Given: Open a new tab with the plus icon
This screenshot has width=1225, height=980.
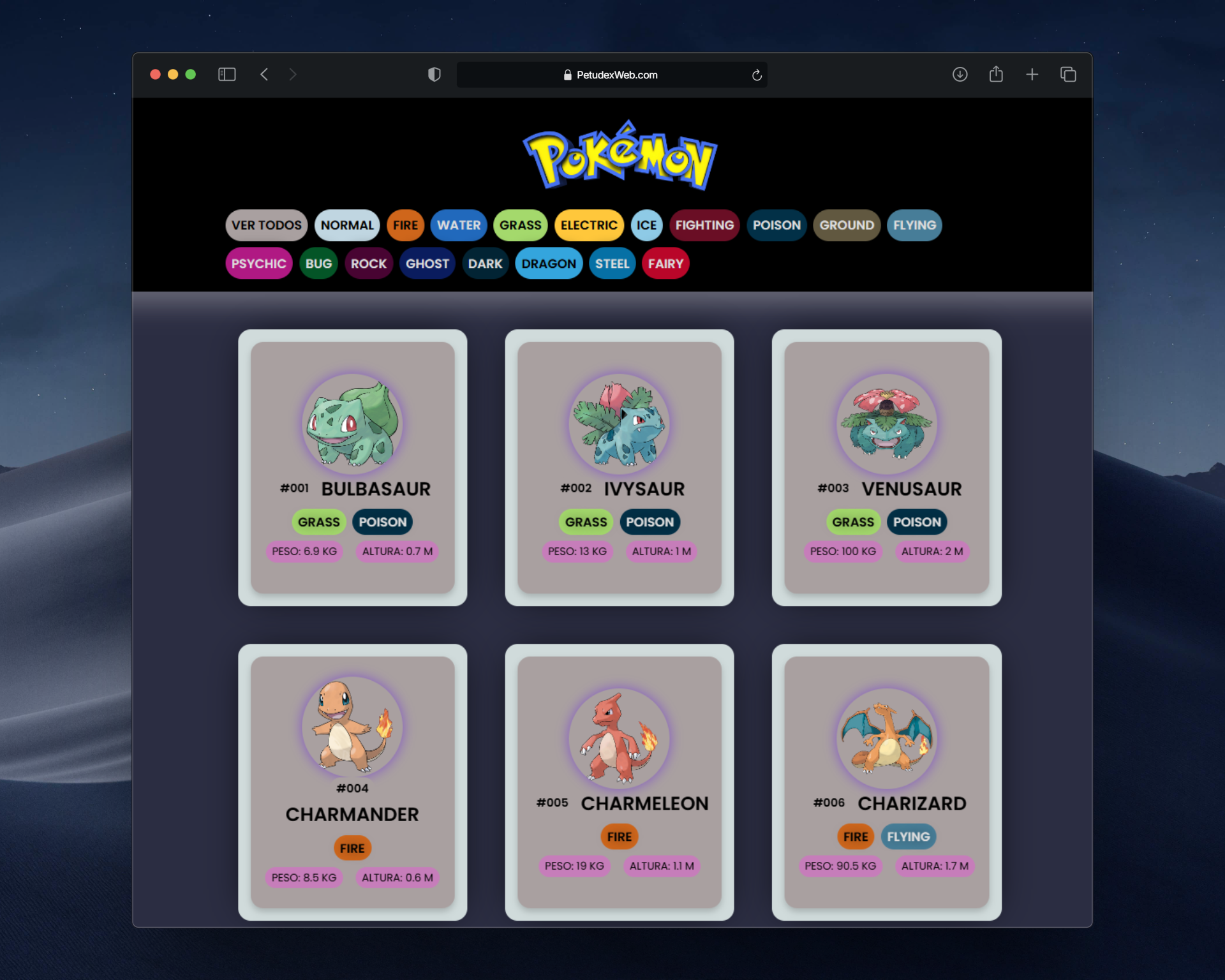Looking at the screenshot, I should point(1032,75).
